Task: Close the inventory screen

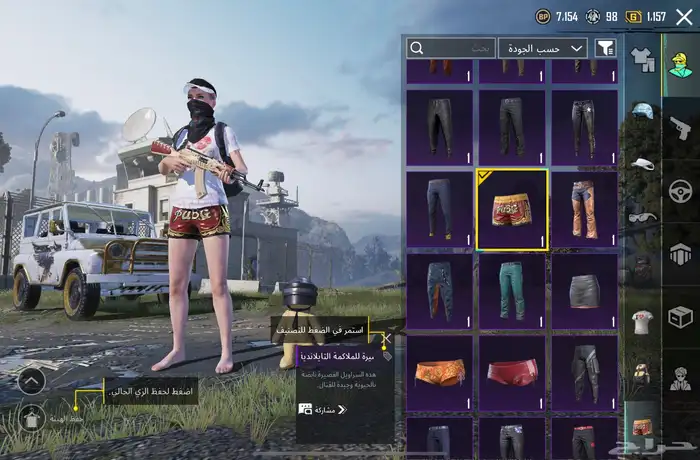Action: (x=684, y=16)
